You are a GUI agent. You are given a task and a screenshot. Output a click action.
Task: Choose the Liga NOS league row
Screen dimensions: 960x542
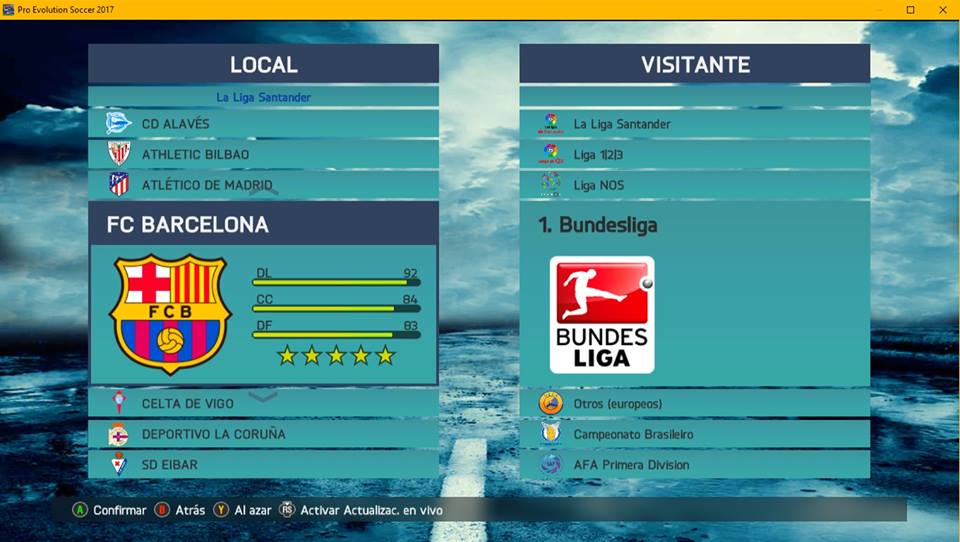coord(694,185)
